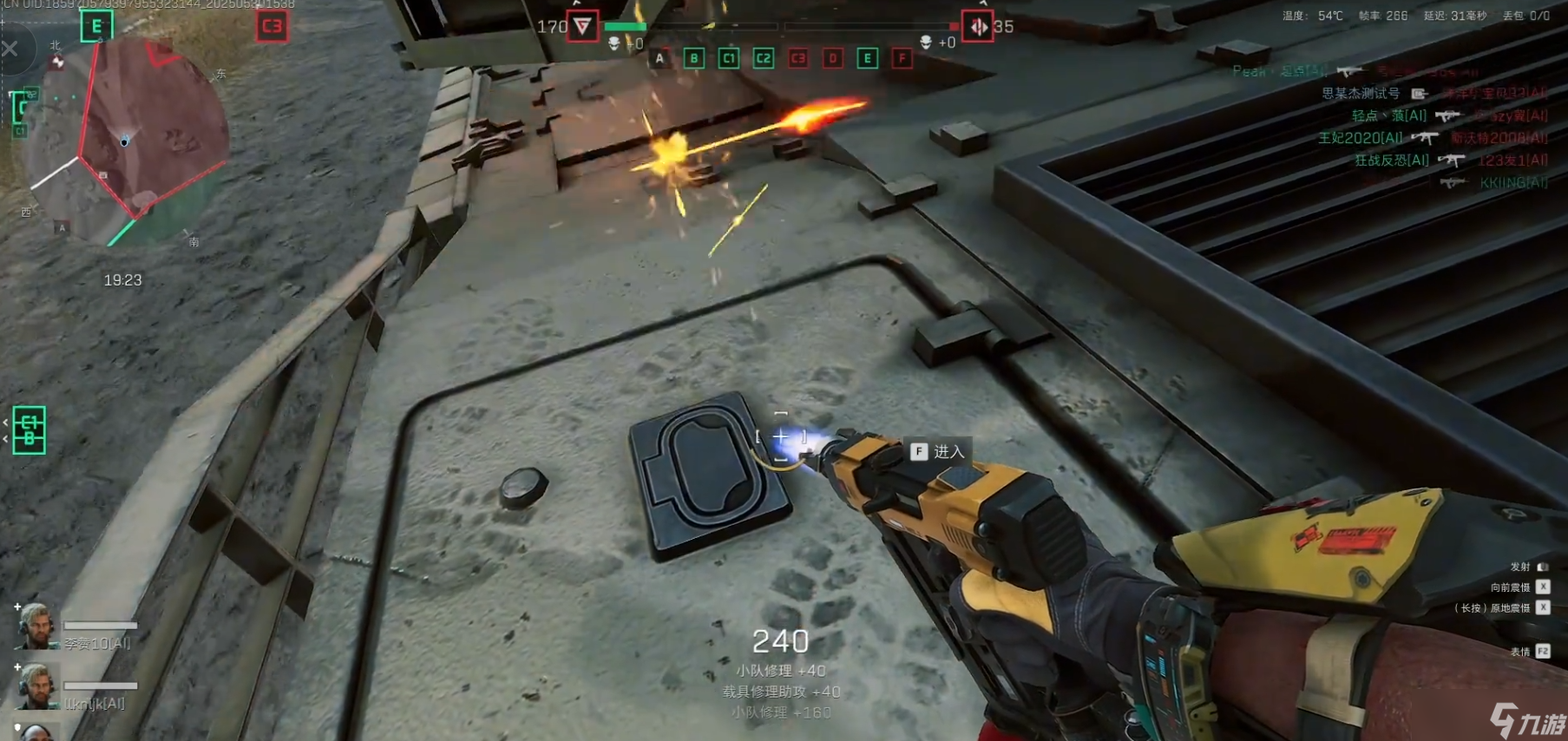
Task: Click the 狂战反恐[AI] kill feed entry
Action: (1391, 161)
